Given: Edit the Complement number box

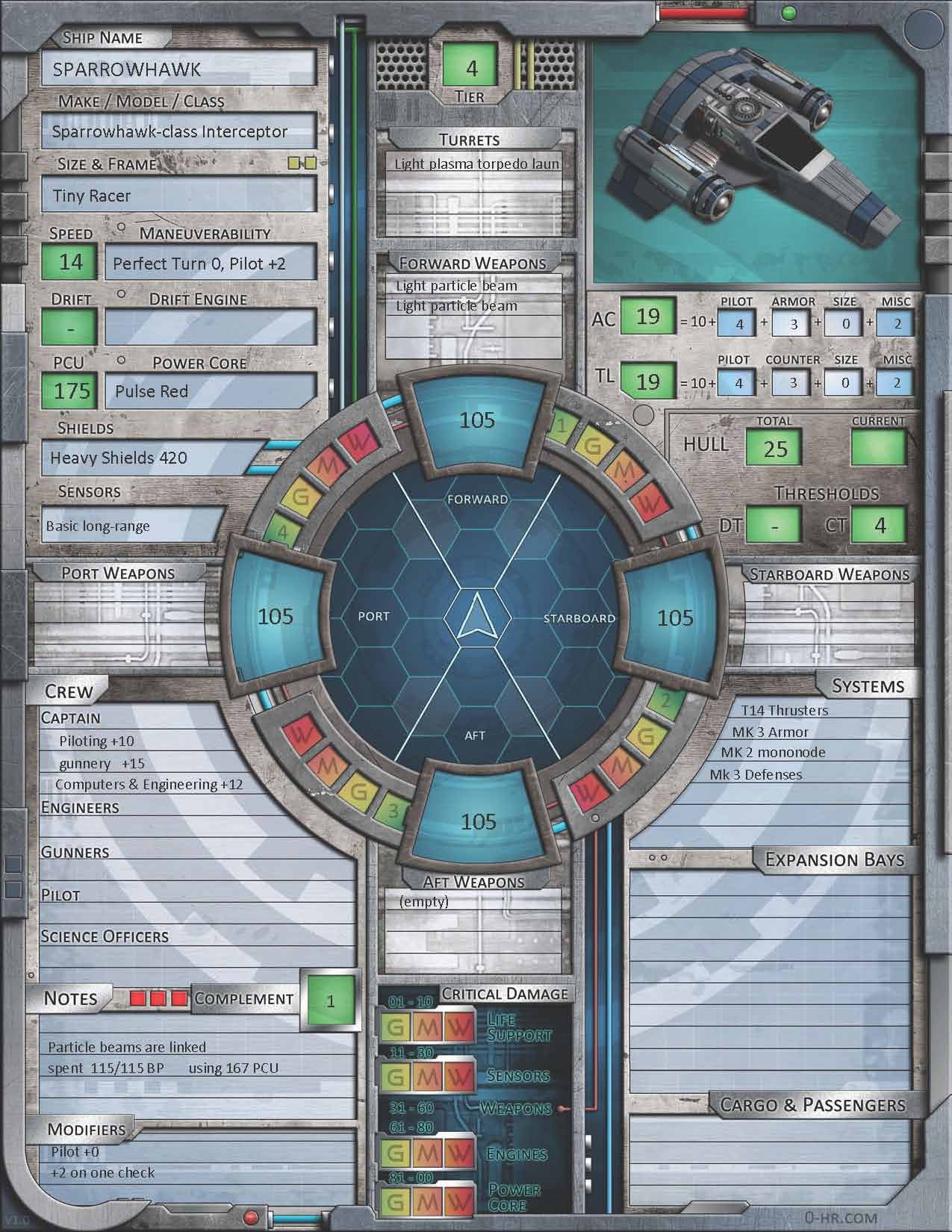Looking at the screenshot, I should pyautogui.click(x=331, y=1001).
